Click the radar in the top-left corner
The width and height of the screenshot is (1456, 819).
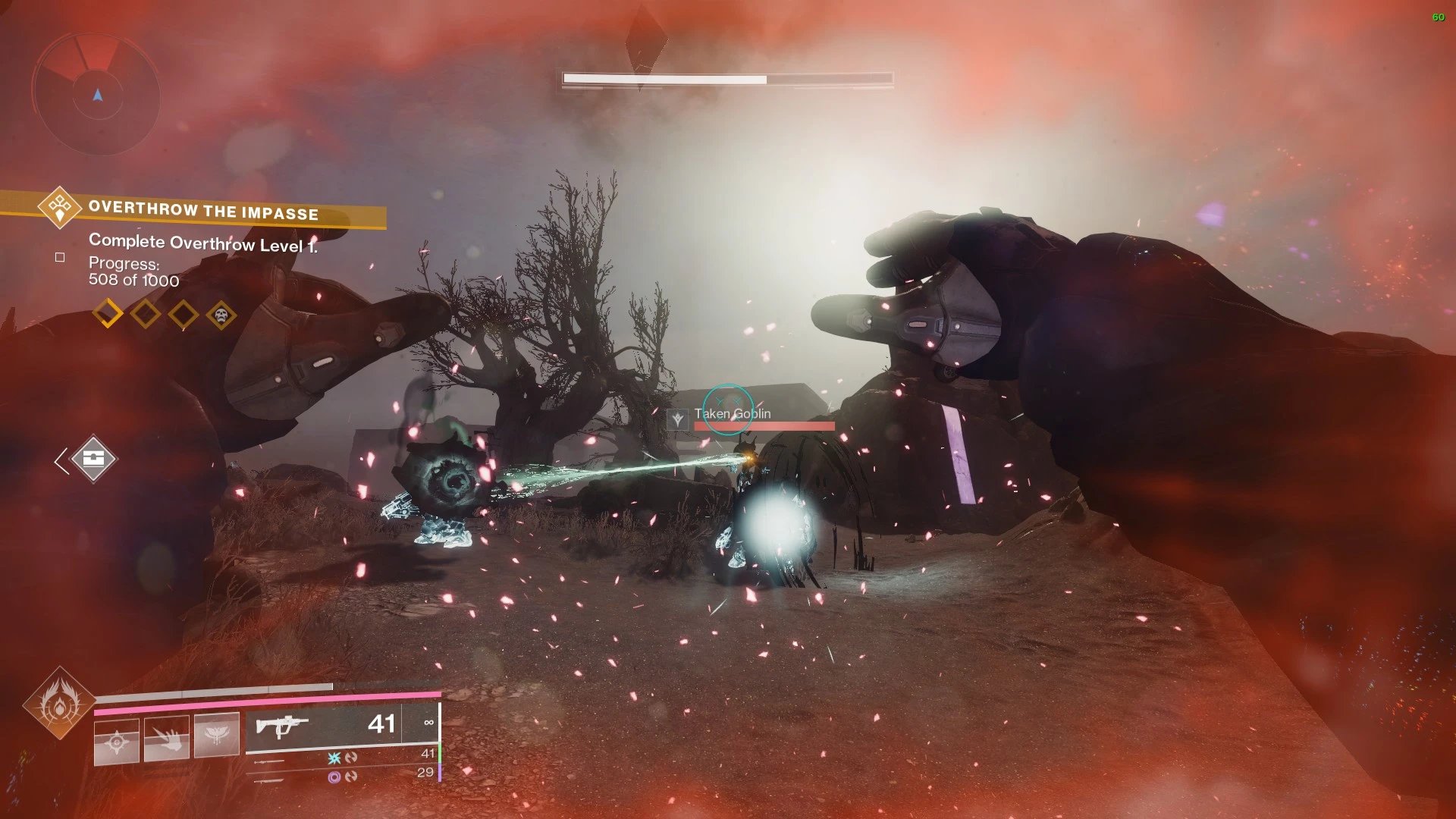96,95
